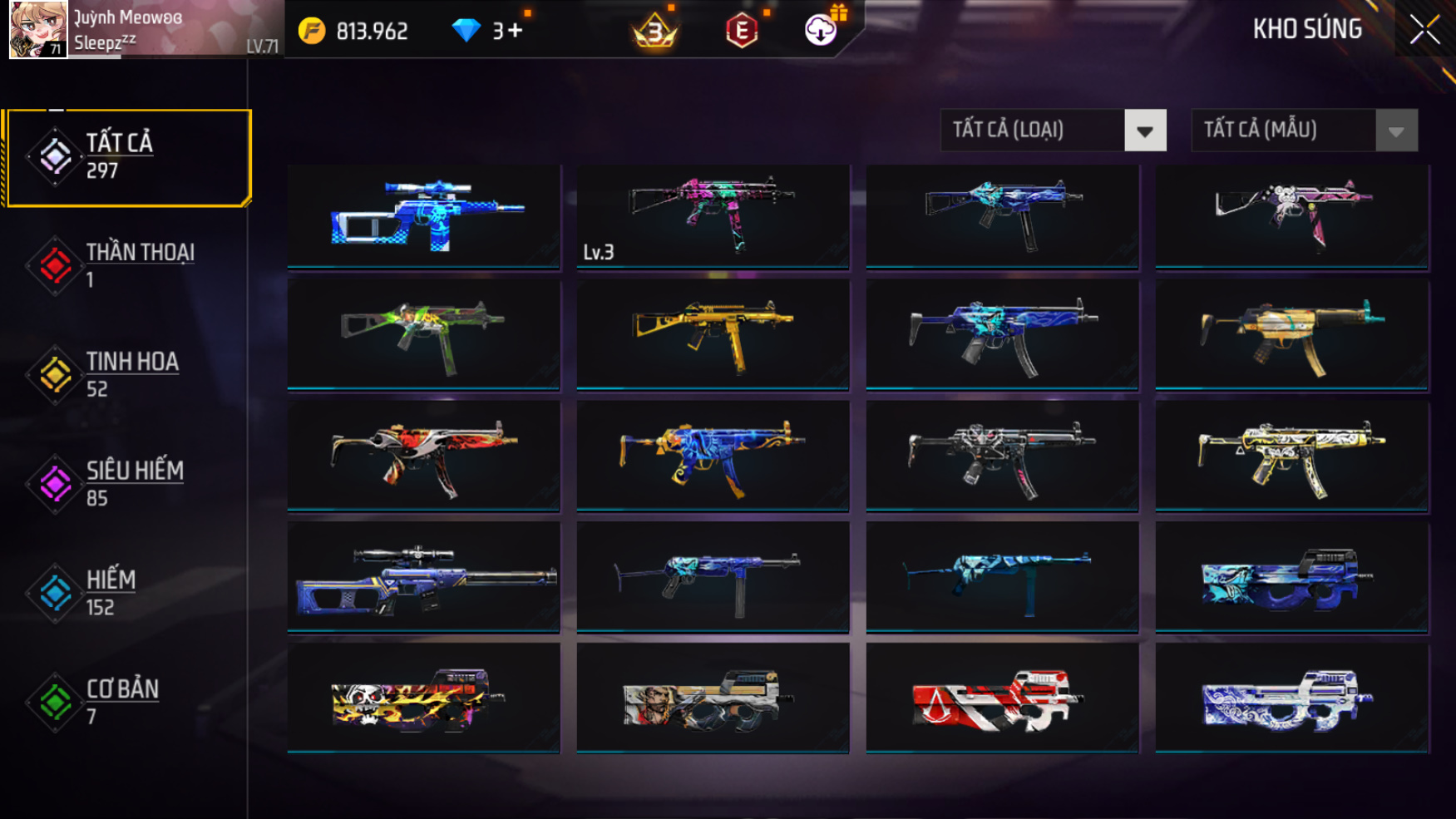This screenshot has height=819, width=1456.
Task: Choose the red and white P90 skin
Action: click(1002, 698)
